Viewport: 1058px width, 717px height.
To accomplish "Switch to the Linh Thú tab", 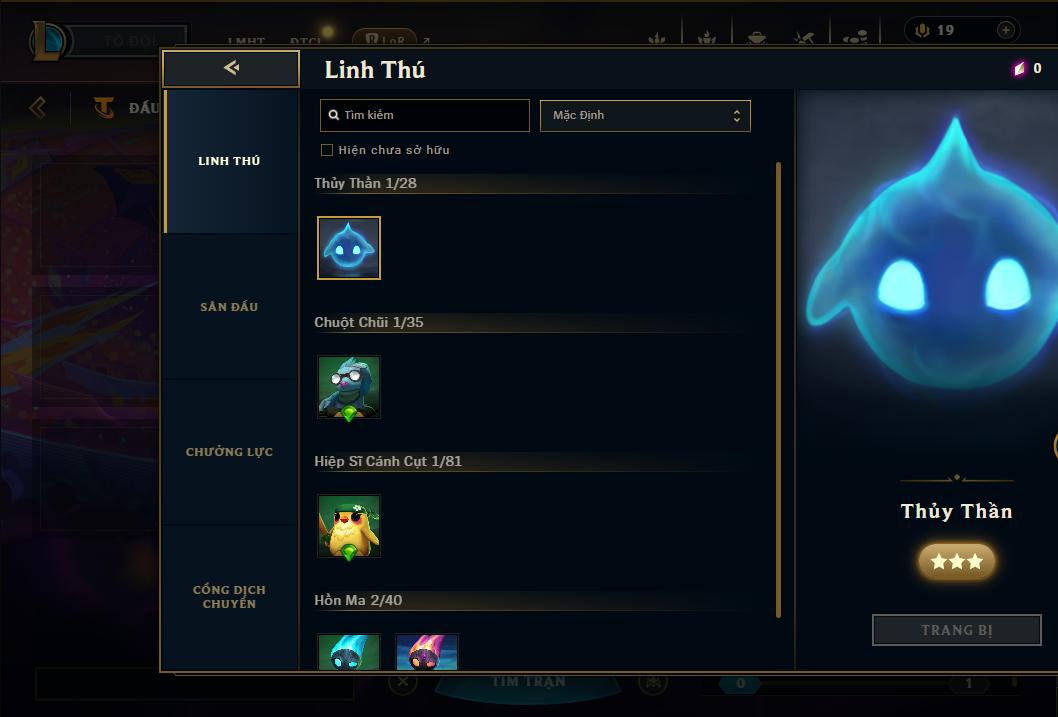I will pos(229,161).
